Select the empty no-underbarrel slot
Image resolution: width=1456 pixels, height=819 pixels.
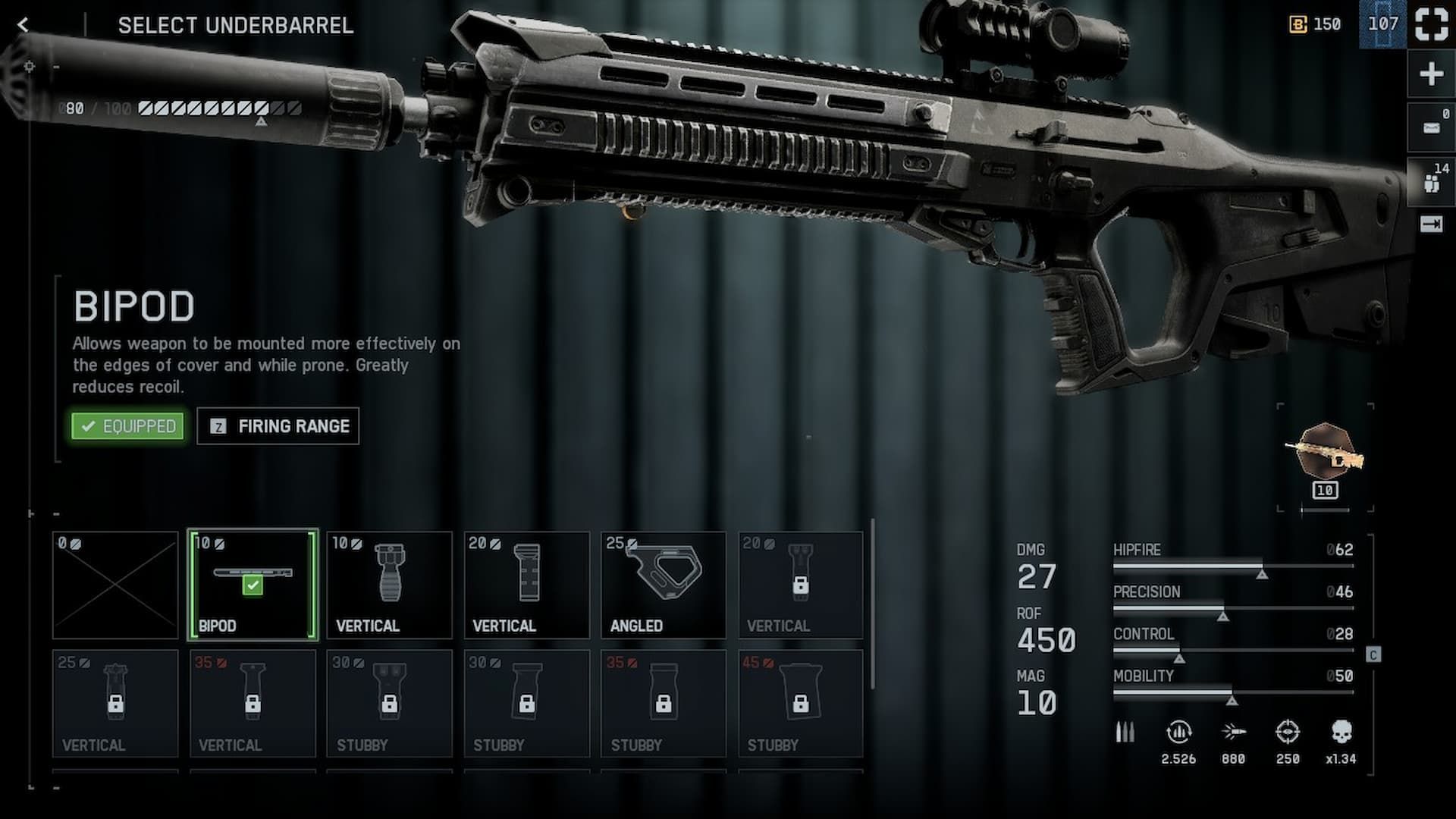(115, 585)
